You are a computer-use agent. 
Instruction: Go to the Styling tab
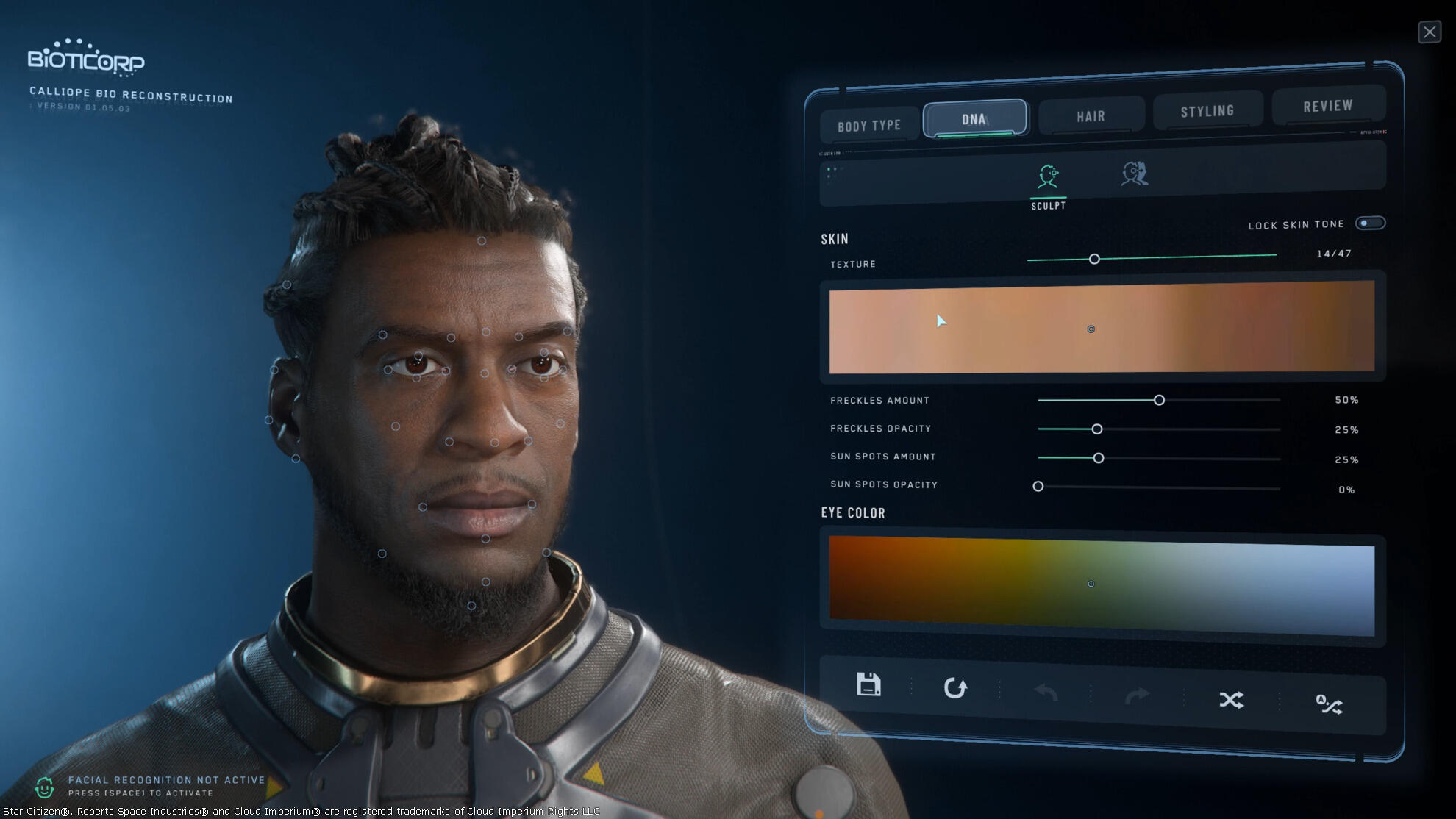pyautogui.click(x=1207, y=111)
